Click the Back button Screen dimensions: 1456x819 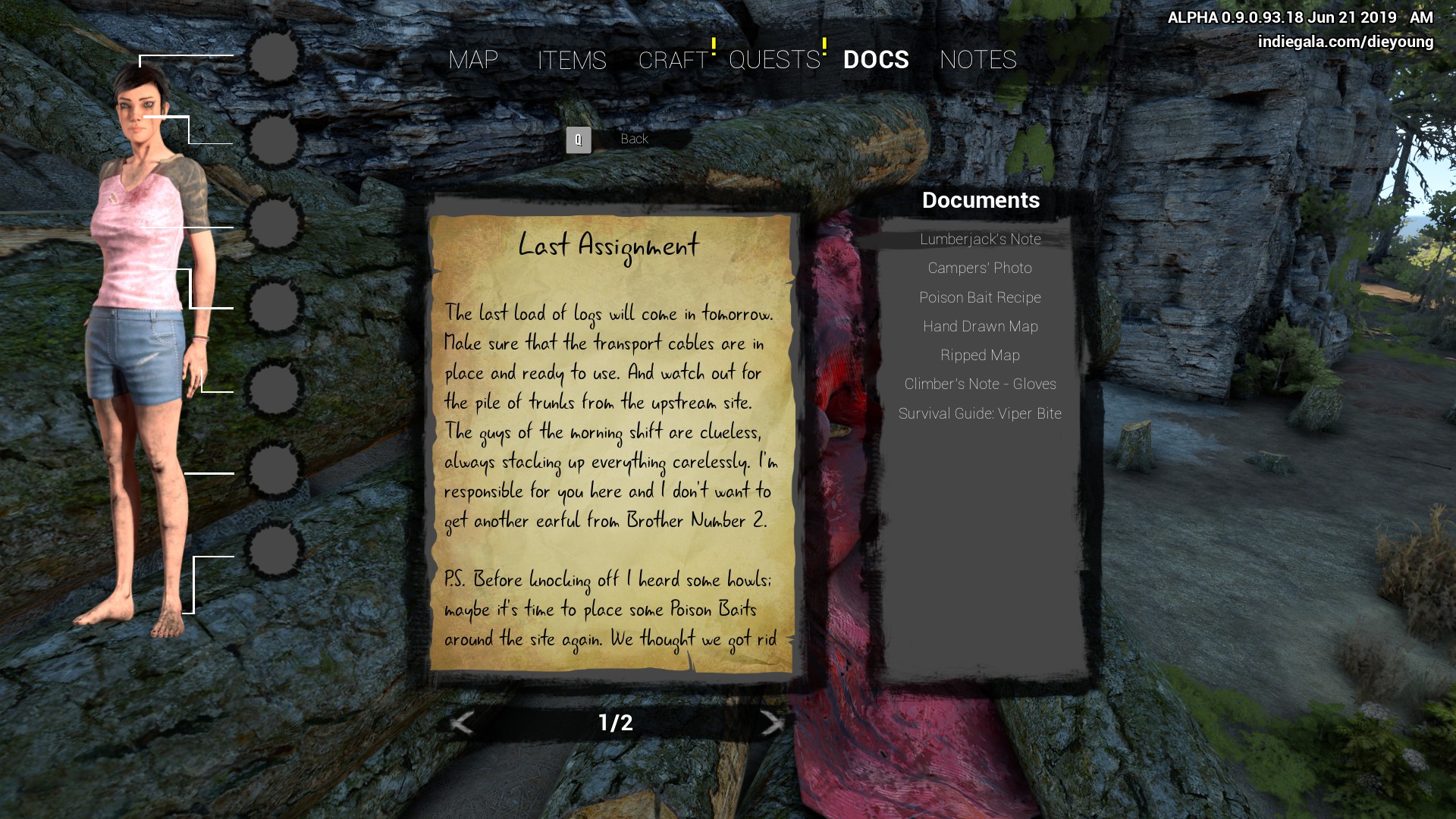point(633,140)
